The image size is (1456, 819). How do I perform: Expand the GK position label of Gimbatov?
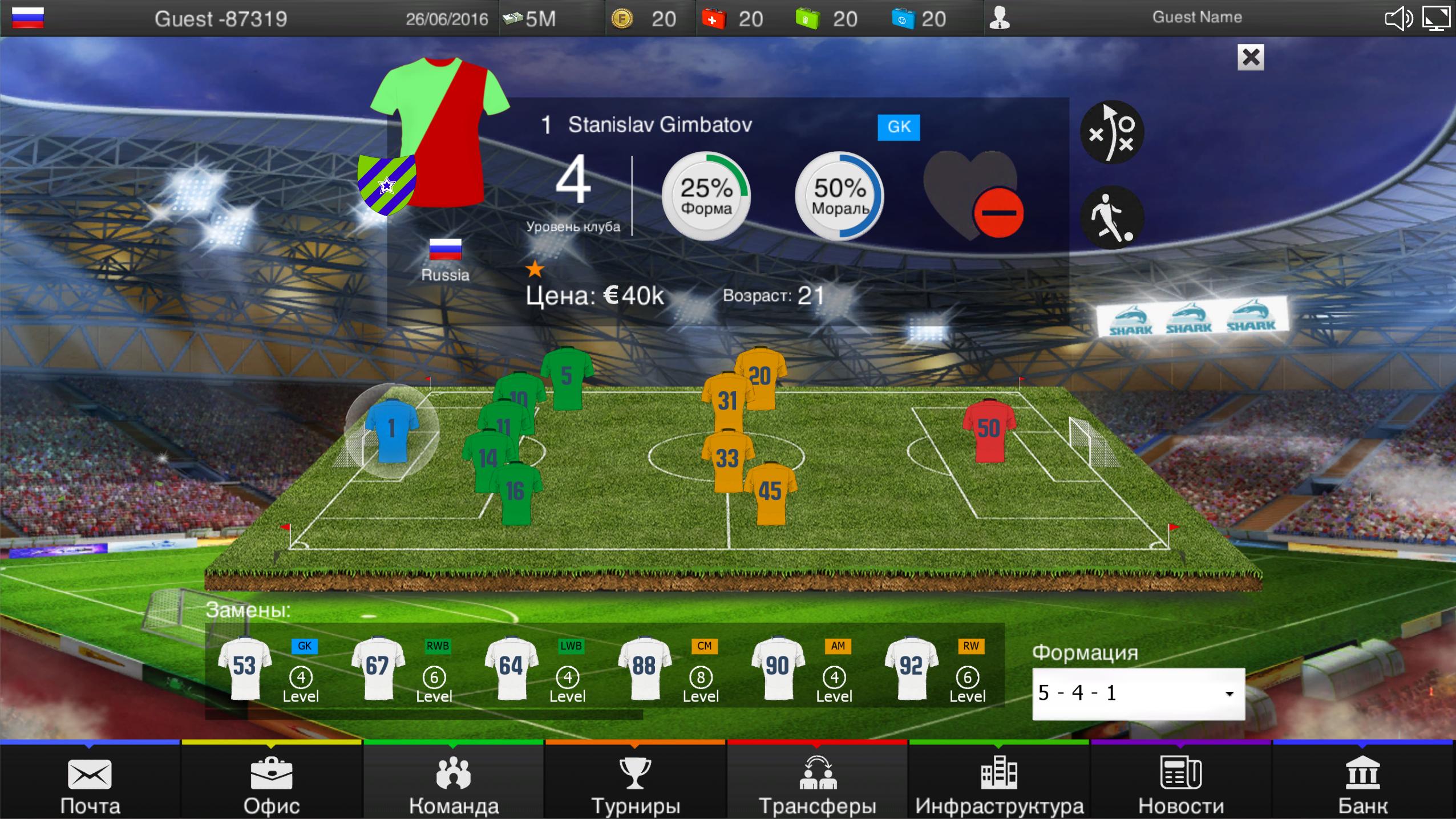click(899, 127)
